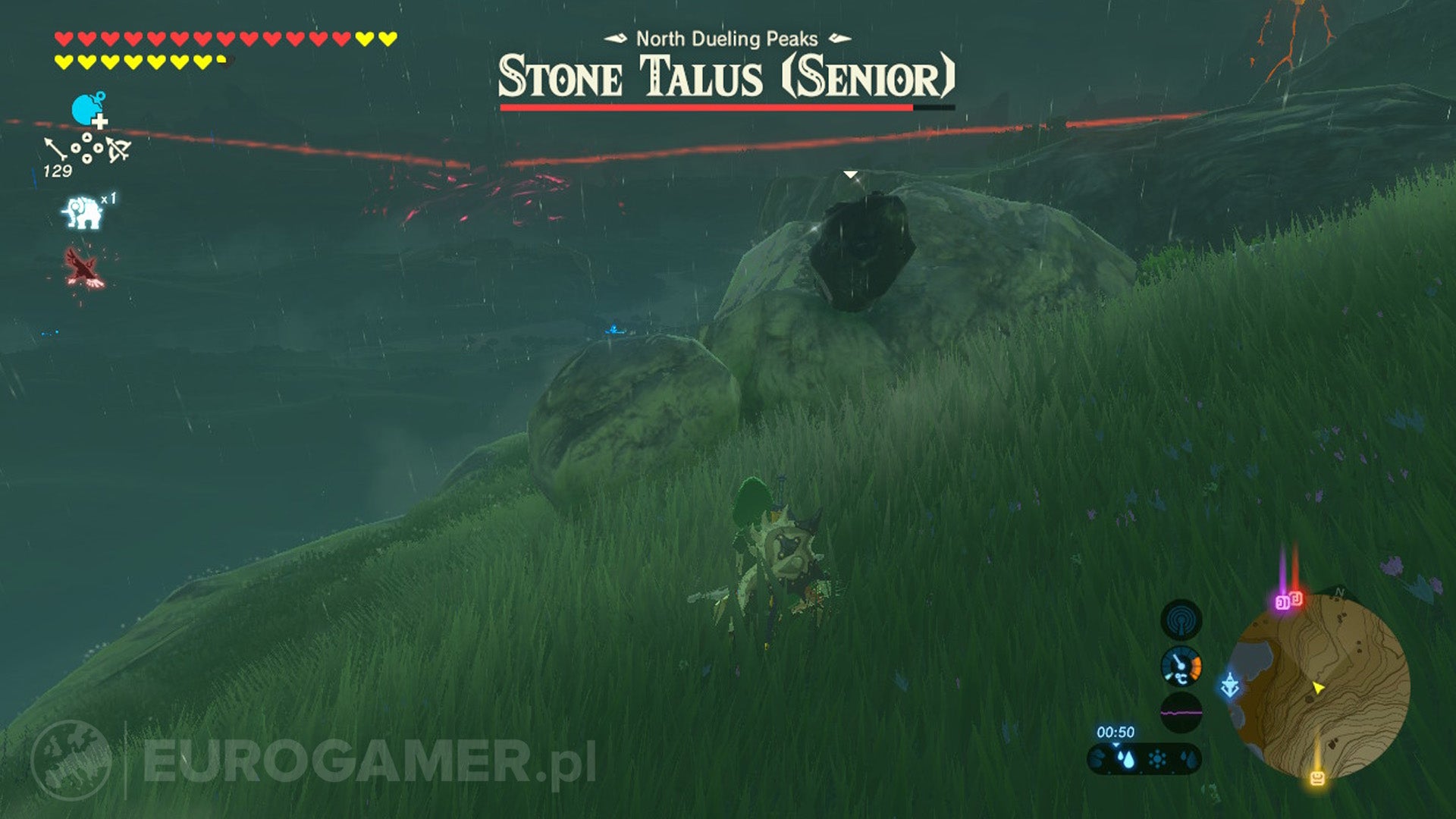Select the red bird crest emblem
1456x819 pixels.
(84, 265)
